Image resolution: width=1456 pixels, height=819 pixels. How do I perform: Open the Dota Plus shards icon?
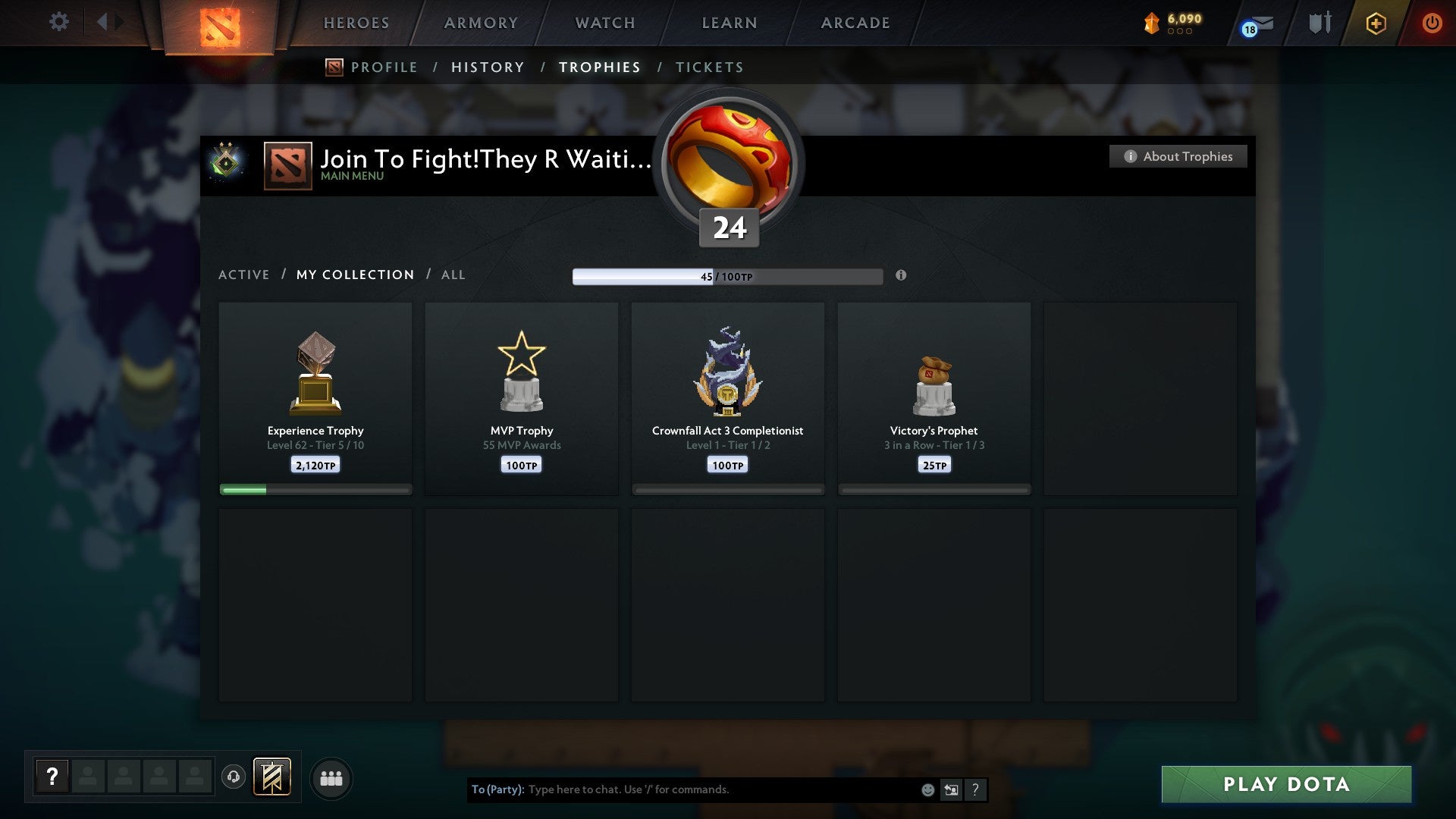(1151, 23)
